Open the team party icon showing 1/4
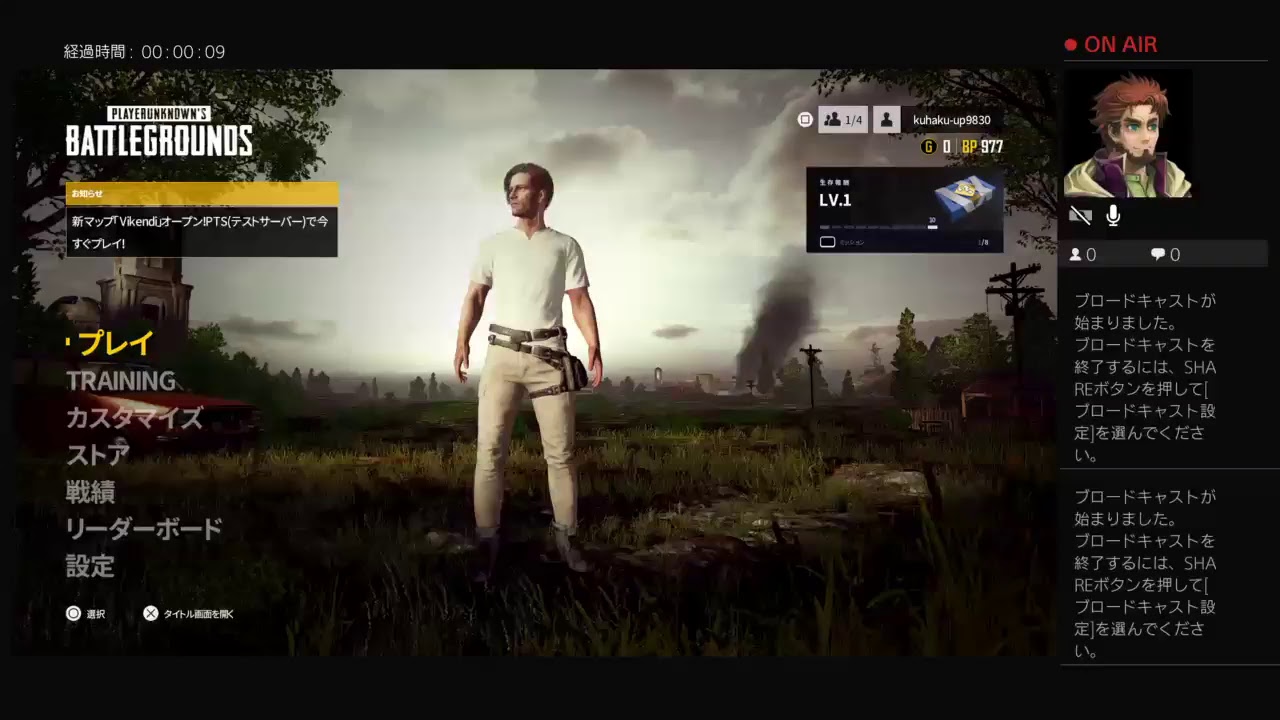The image size is (1280, 720). [843, 119]
